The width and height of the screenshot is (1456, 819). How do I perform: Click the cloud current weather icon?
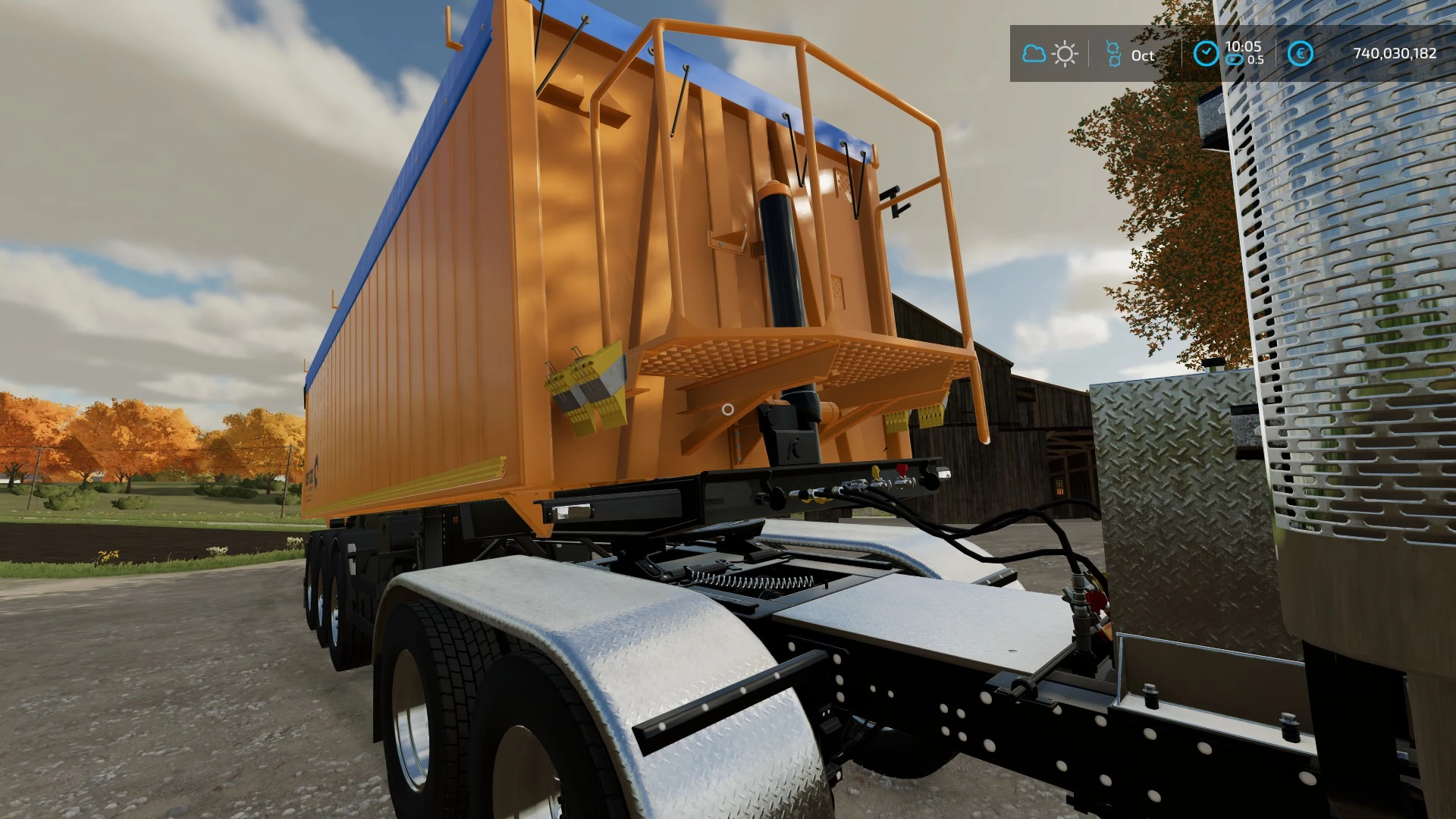pos(1034,53)
